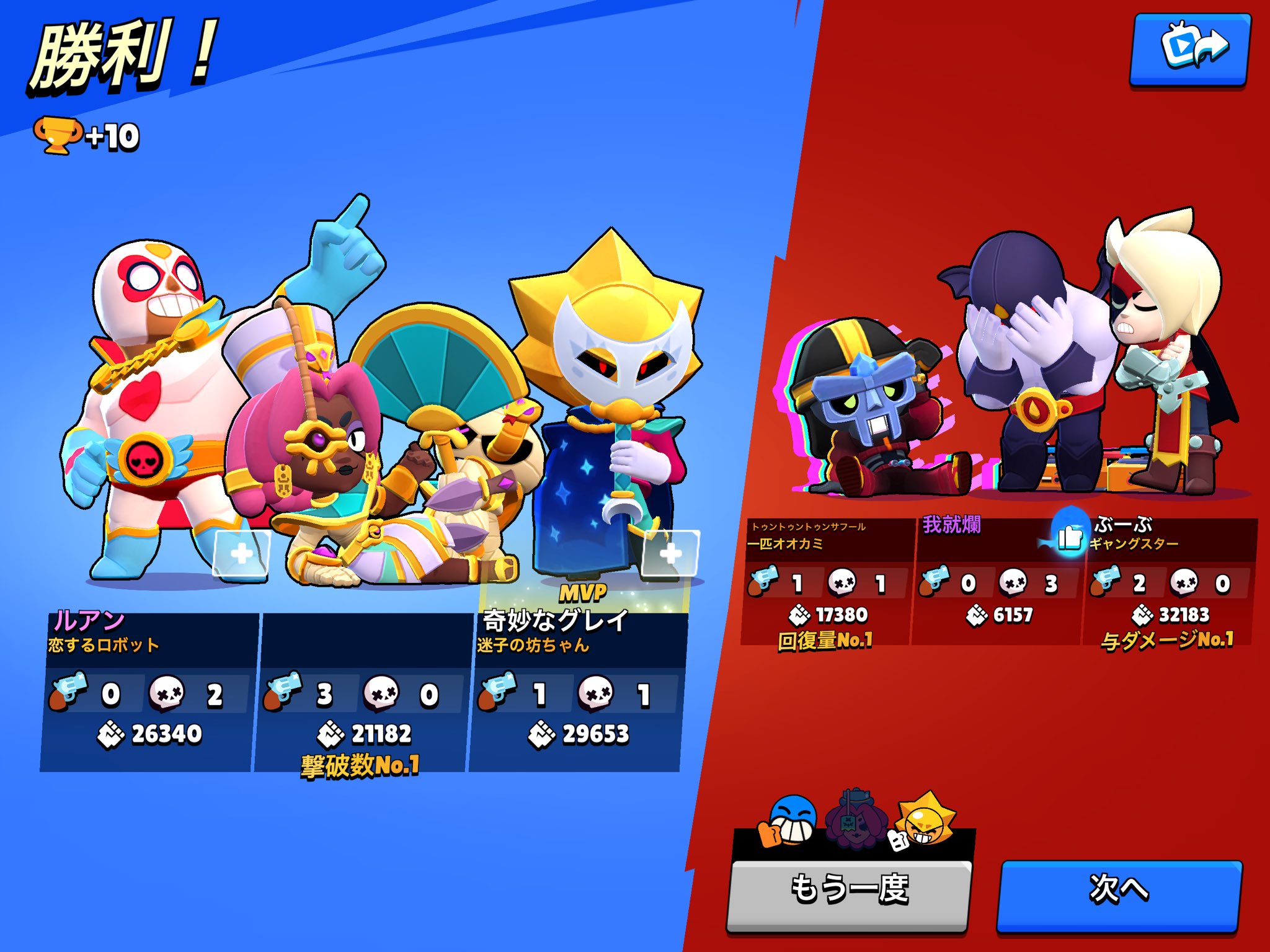Share the battle replay video

tap(1191, 48)
